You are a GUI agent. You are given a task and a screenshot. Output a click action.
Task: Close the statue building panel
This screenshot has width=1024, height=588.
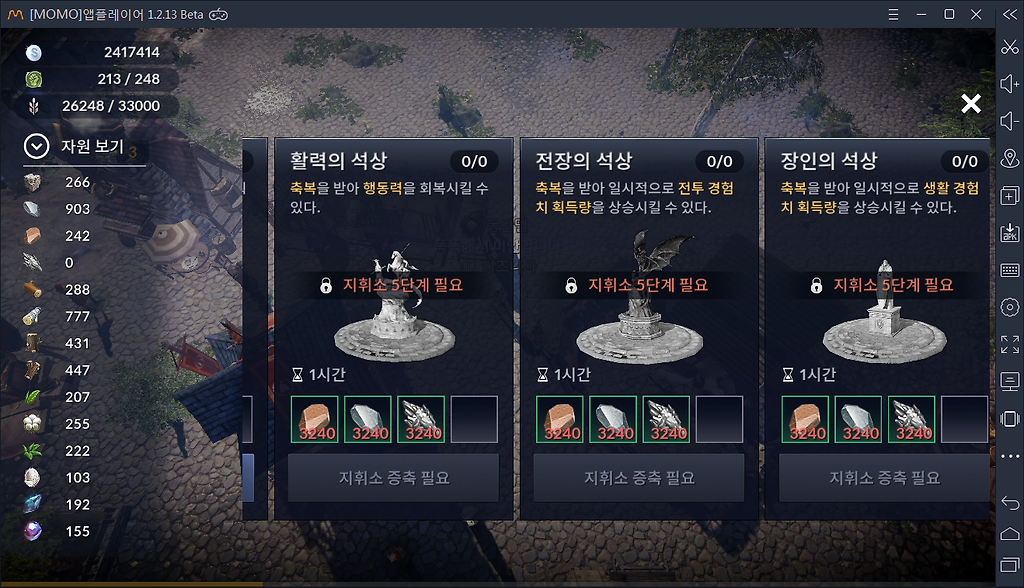pos(970,103)
